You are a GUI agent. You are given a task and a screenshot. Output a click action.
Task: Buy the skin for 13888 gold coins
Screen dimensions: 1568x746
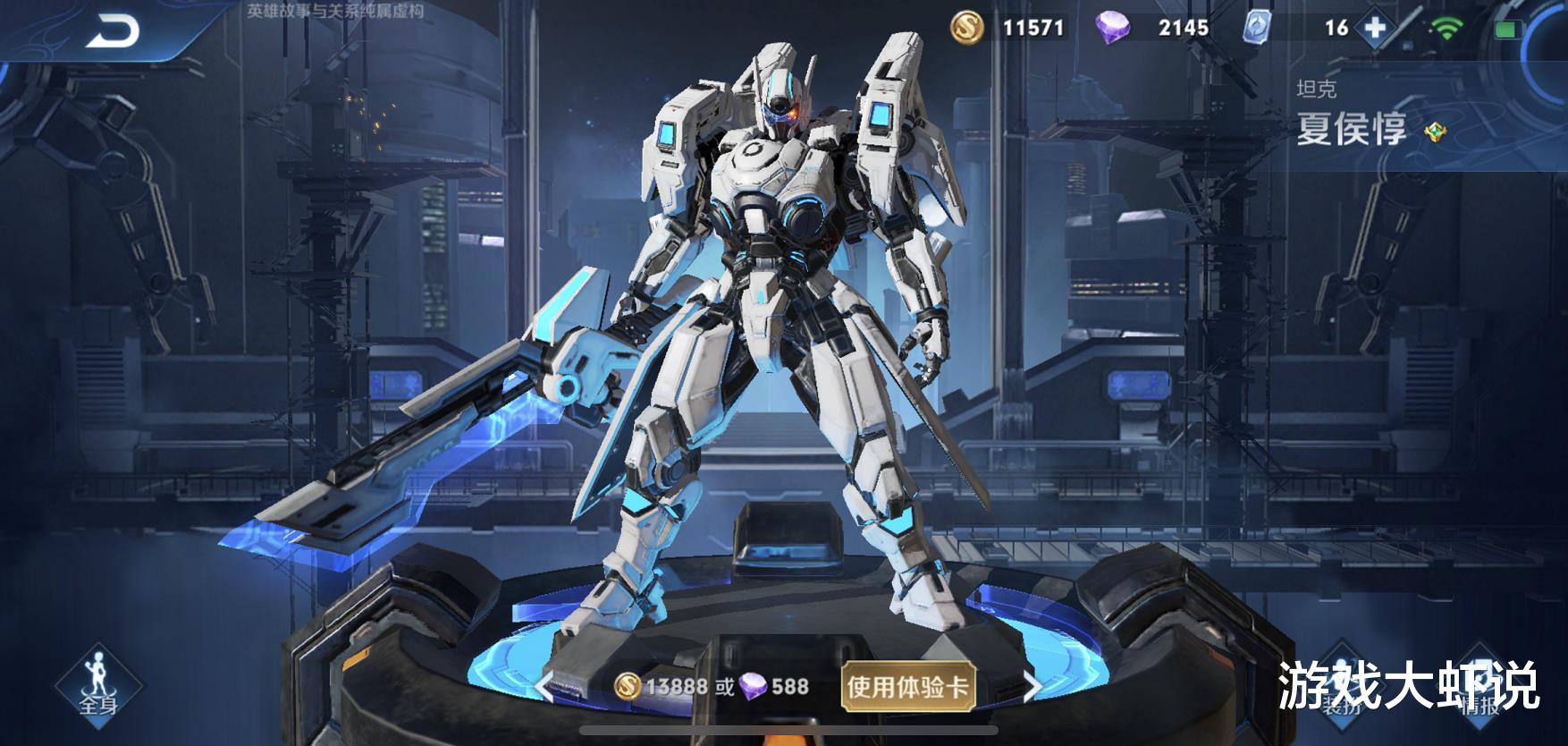pos(662,686)
